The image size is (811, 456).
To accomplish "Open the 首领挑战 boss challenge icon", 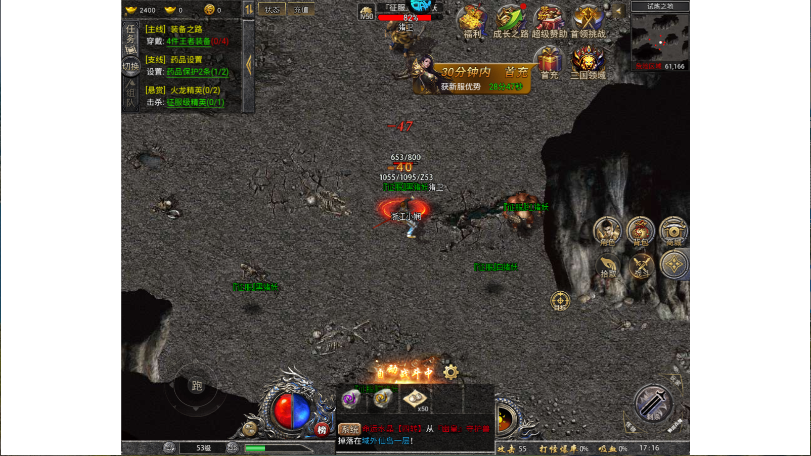I will tap(586, 19).
